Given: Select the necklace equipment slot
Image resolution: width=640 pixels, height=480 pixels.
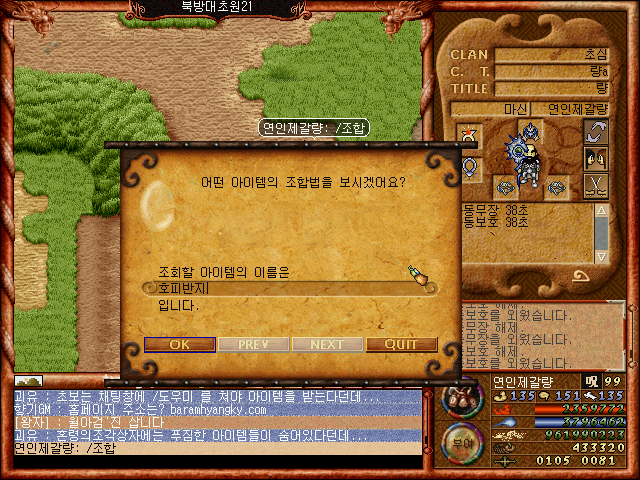Looking at the screenshot, I should click(x=470, y=165).
